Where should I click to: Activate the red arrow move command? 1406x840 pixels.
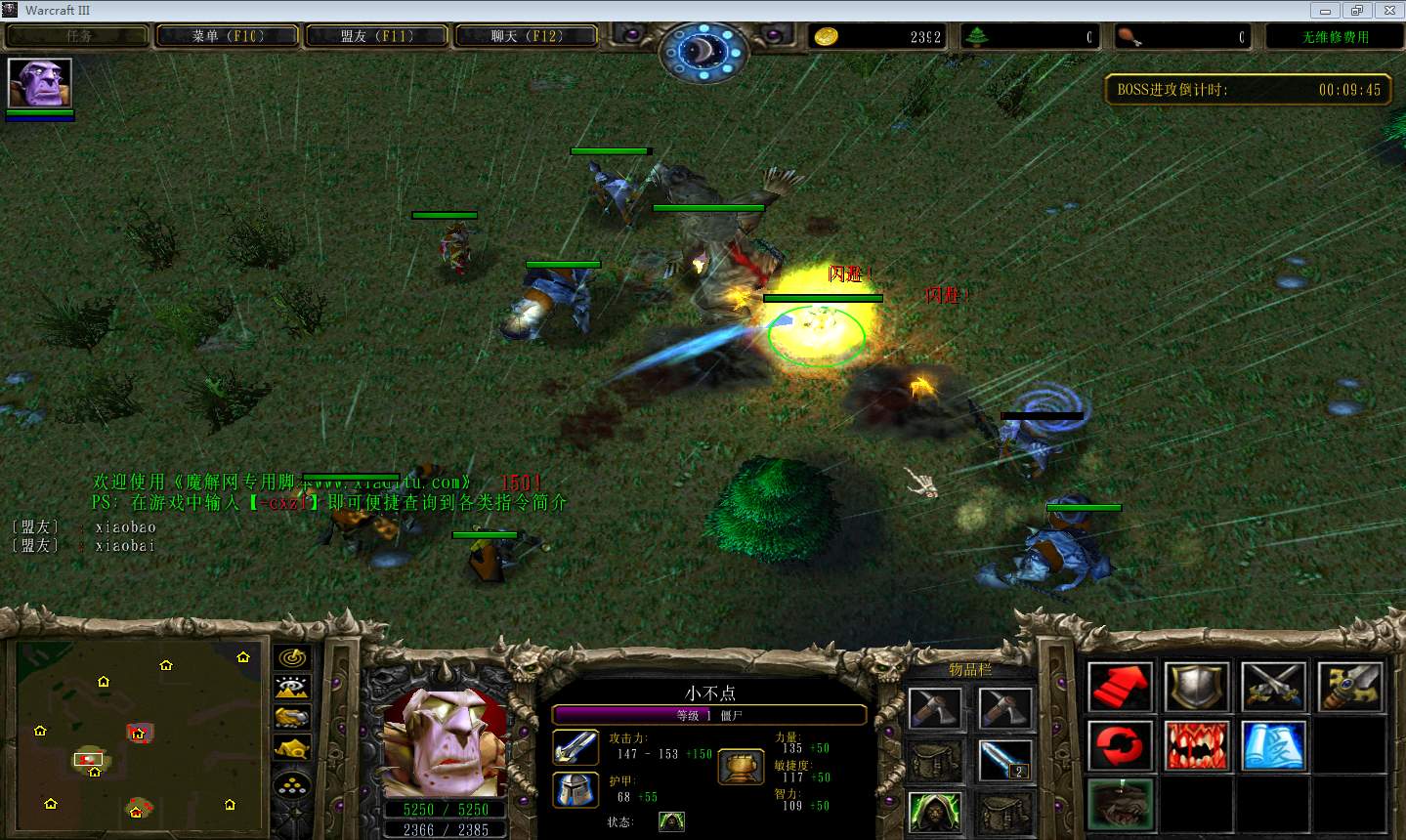[x=1120, y=687]
